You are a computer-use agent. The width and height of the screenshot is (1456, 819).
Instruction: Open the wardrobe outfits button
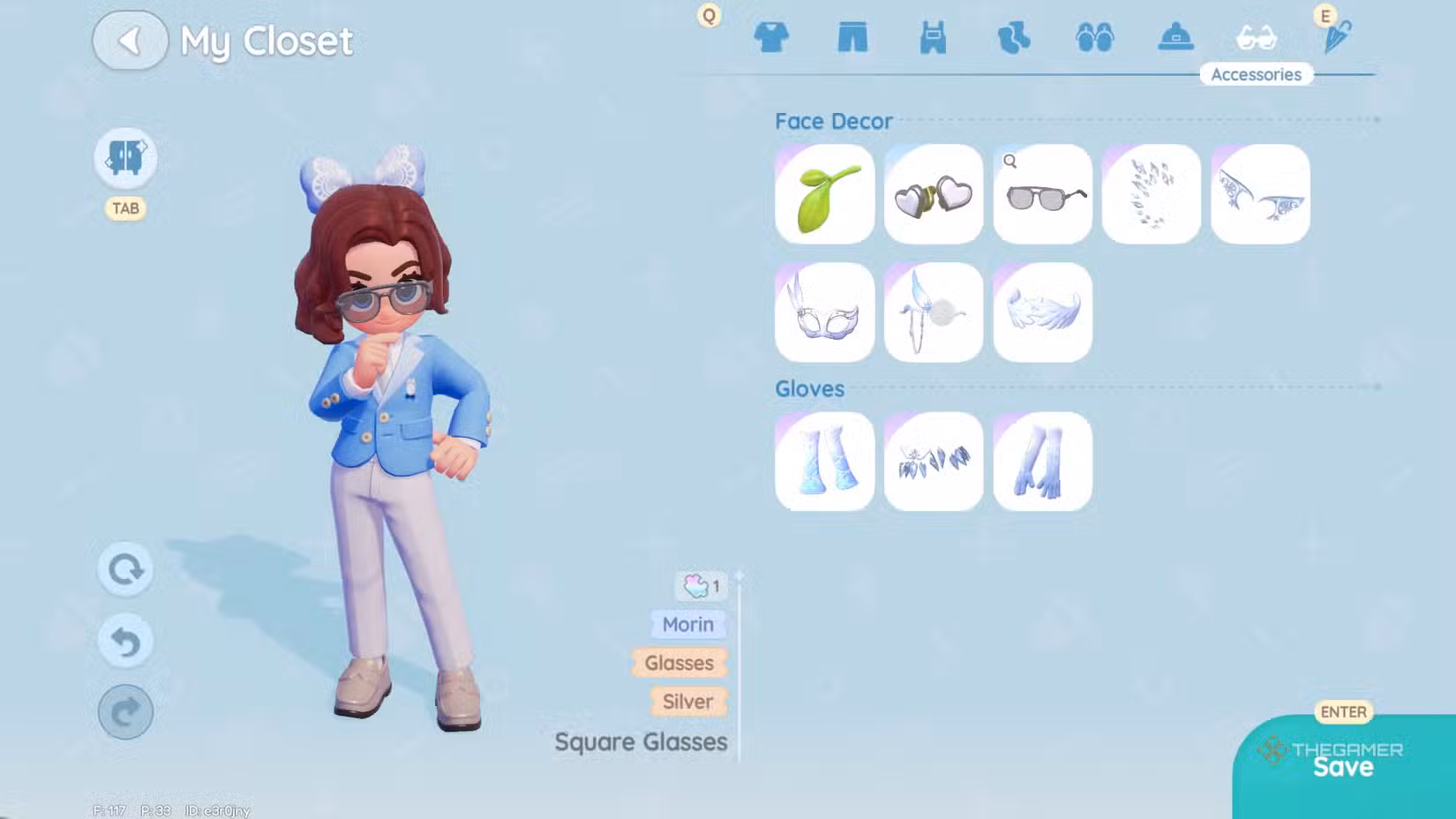click(x=125, y=158)
